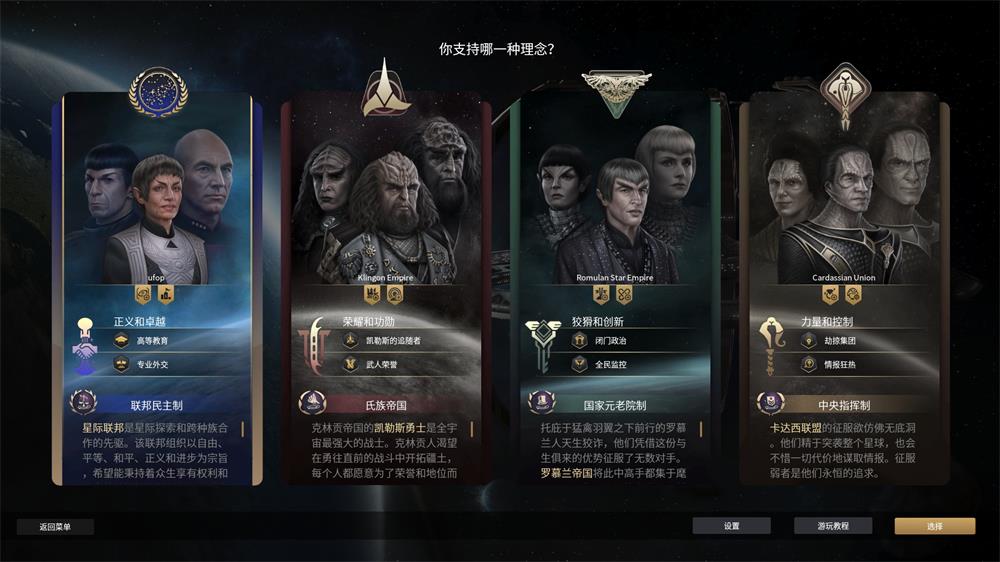
Task: Click the 情报狂热 civic entry
Action: pyautogui.click(x=835, y=365)
